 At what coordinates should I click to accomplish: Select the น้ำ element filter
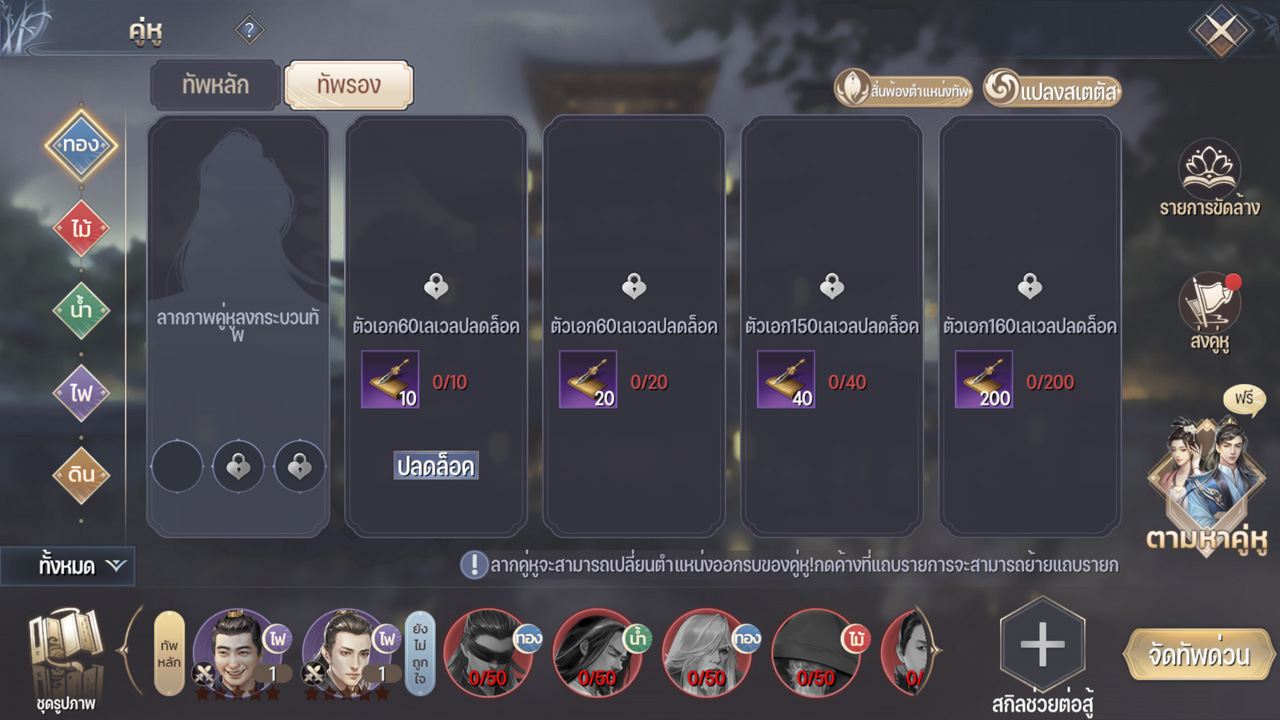tap(81, 311)
